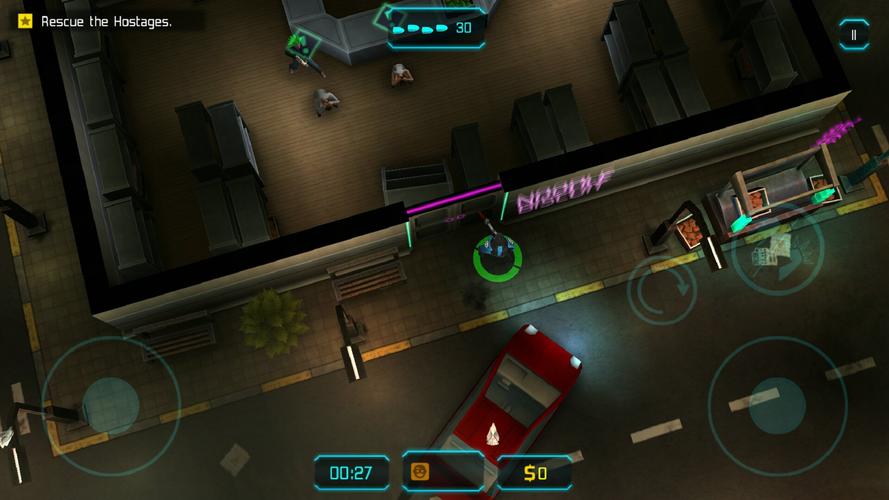Activate the round action button beside reload
This screenshot has width=889, height=500.
[777, 250]
